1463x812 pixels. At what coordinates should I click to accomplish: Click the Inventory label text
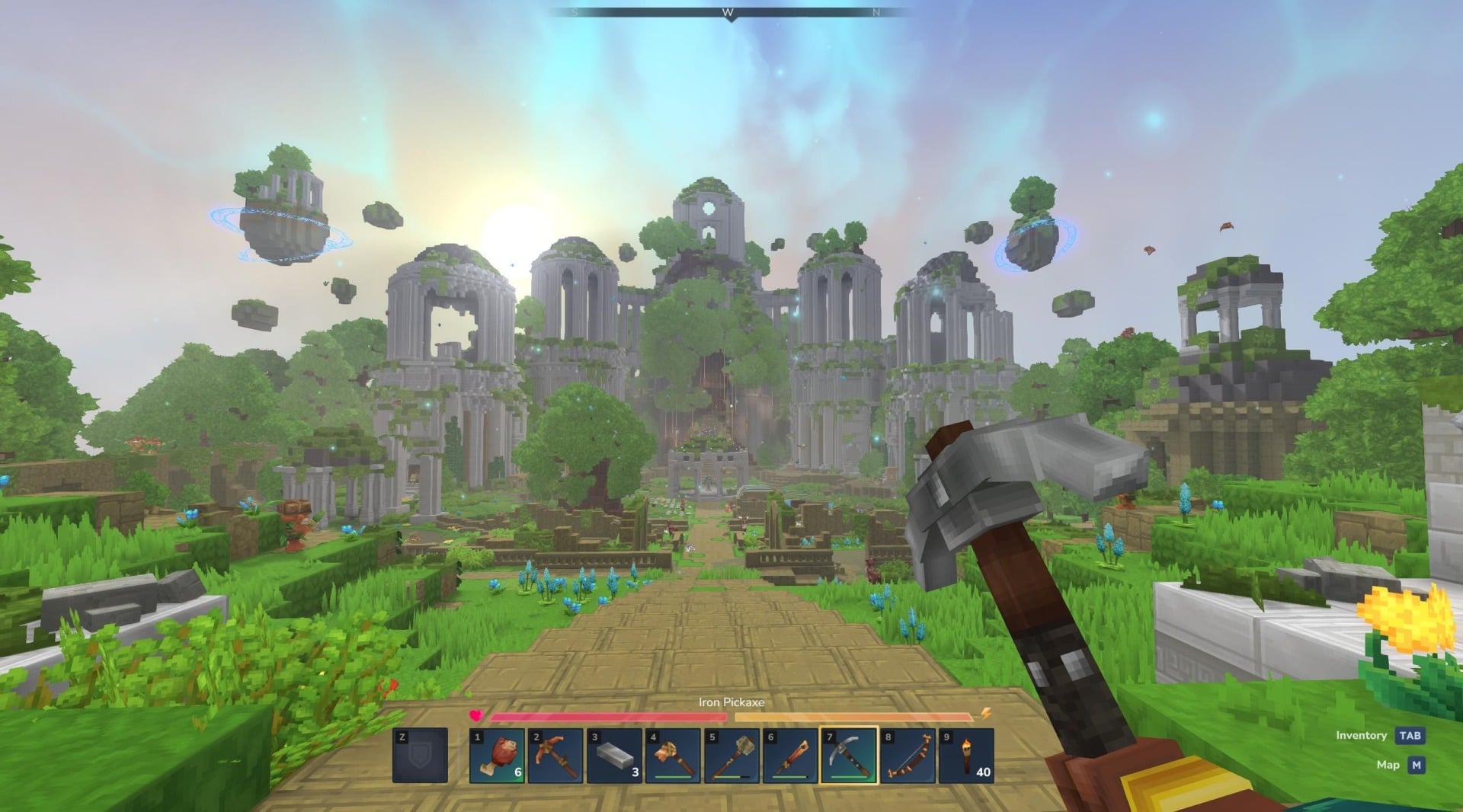pos(1361,735)
